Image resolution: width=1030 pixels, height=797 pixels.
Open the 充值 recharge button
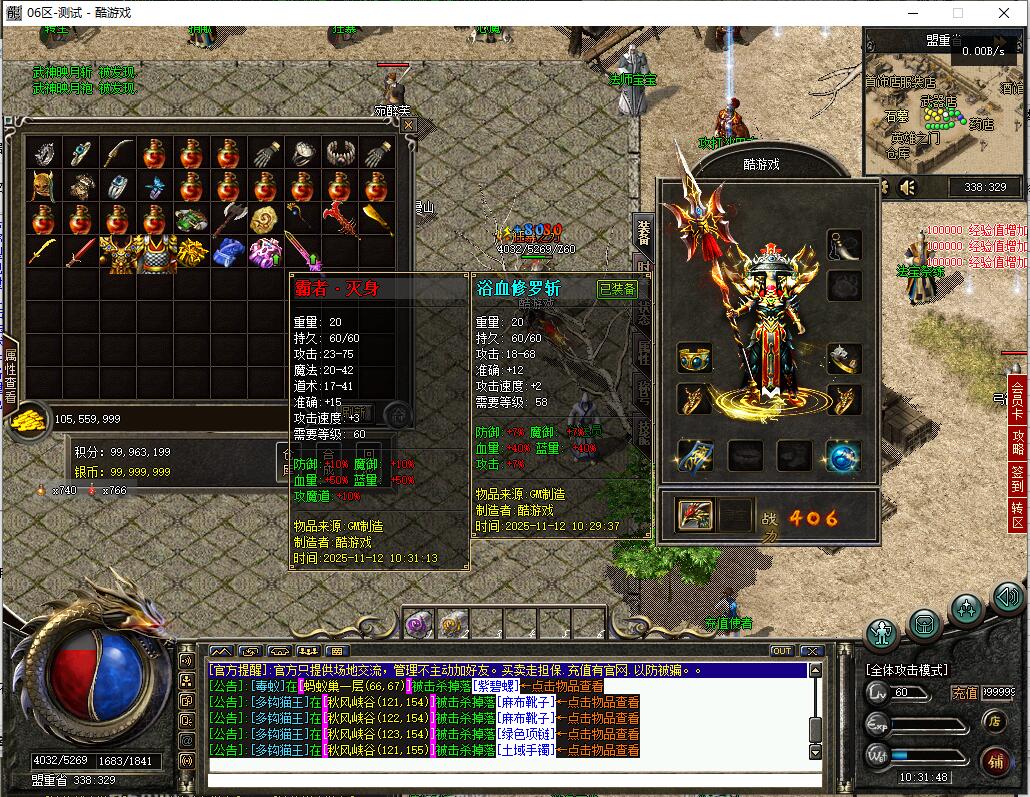(964, 692)
